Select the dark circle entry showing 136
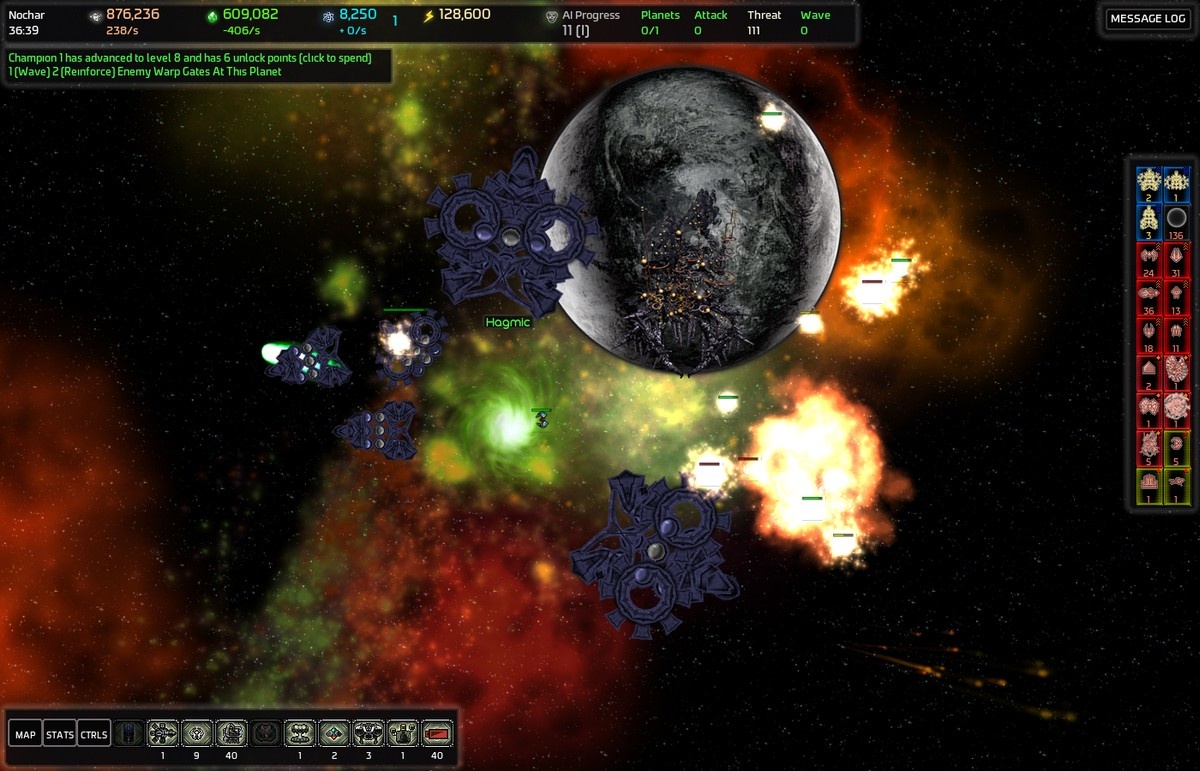Screen dimensions: 1200x771 [x=1176, y=220]
